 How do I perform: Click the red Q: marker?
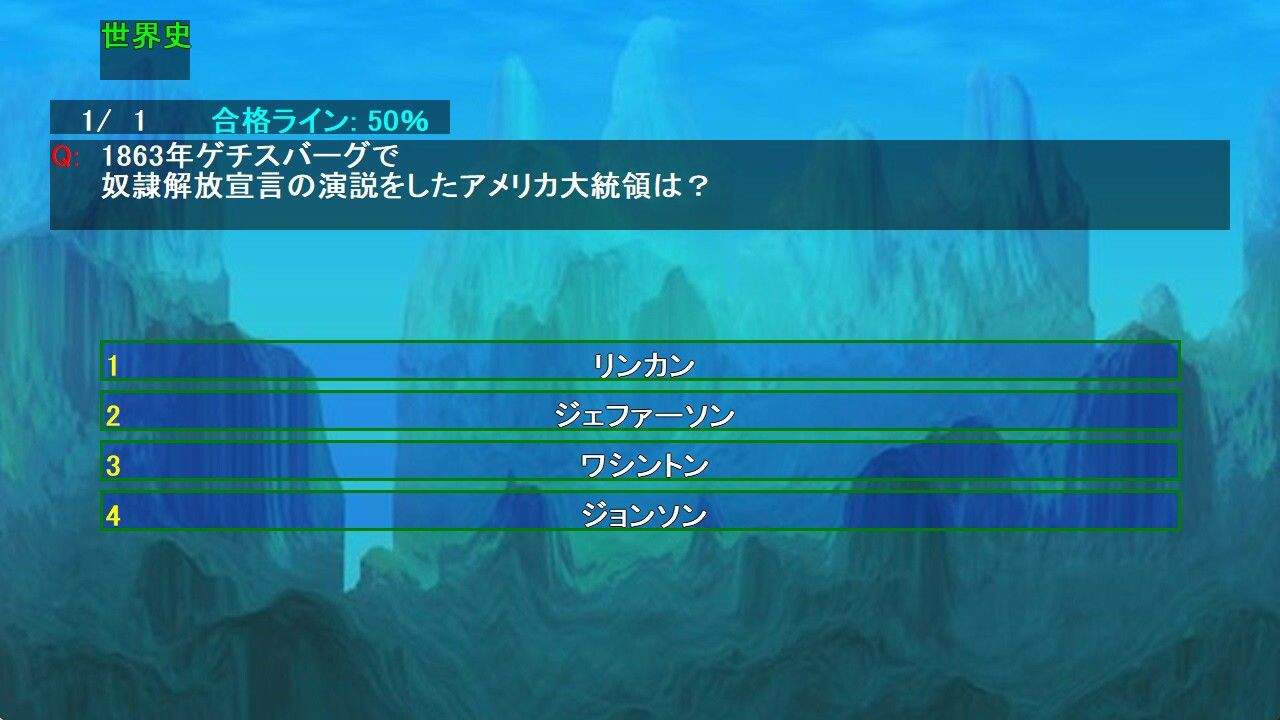[62, 155]
